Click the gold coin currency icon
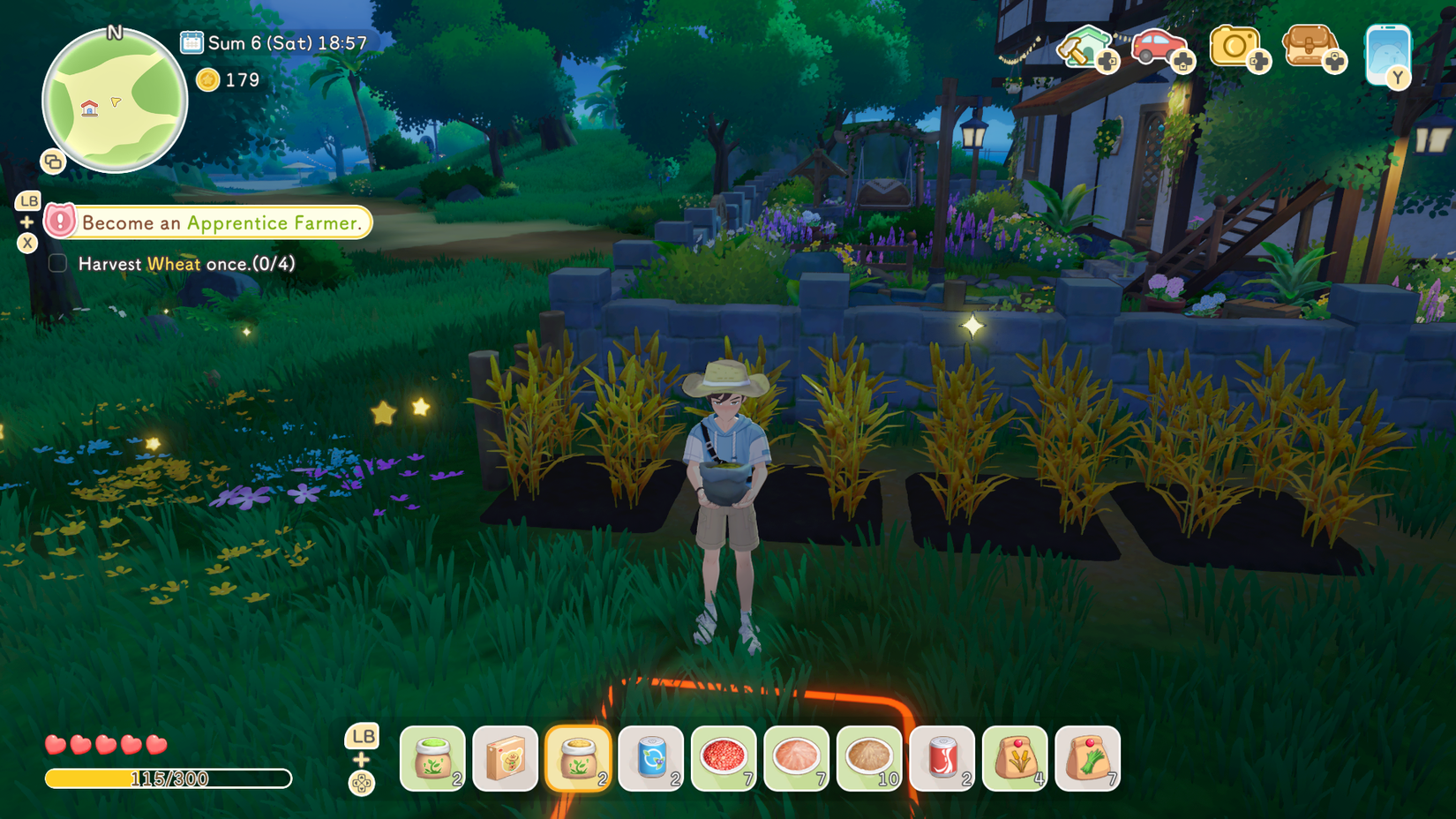Viewport: 1456px width, 819px height. click(x=207, y=80)
